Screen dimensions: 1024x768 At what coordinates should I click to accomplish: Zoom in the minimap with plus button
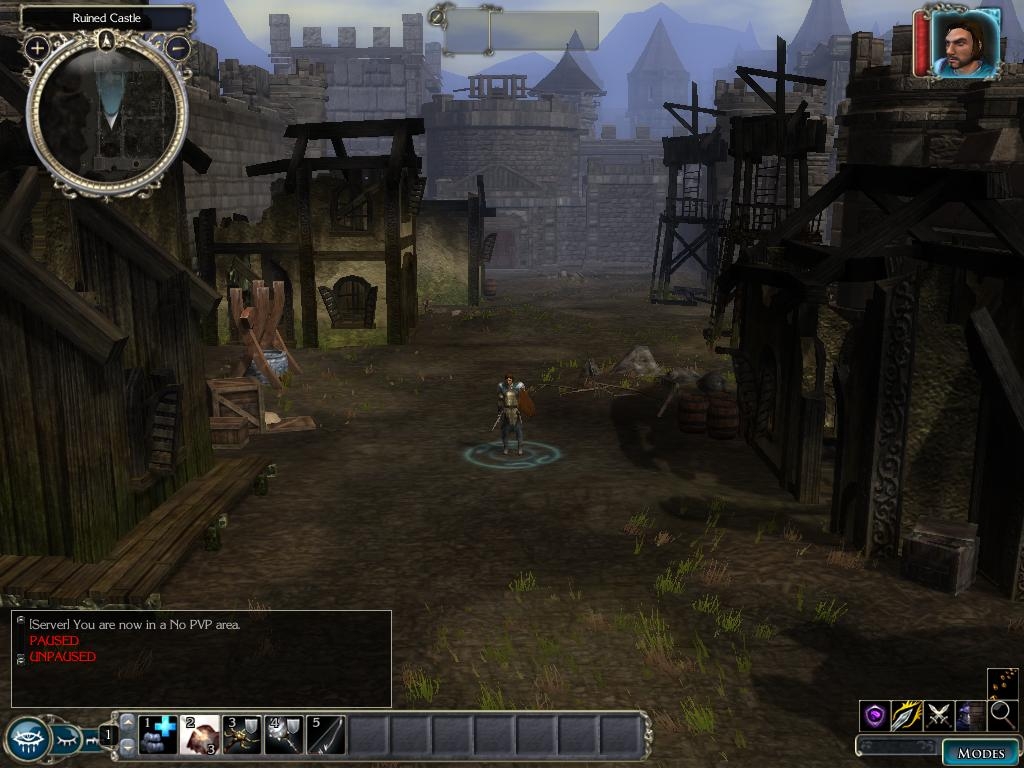click(x=37, y=47)
